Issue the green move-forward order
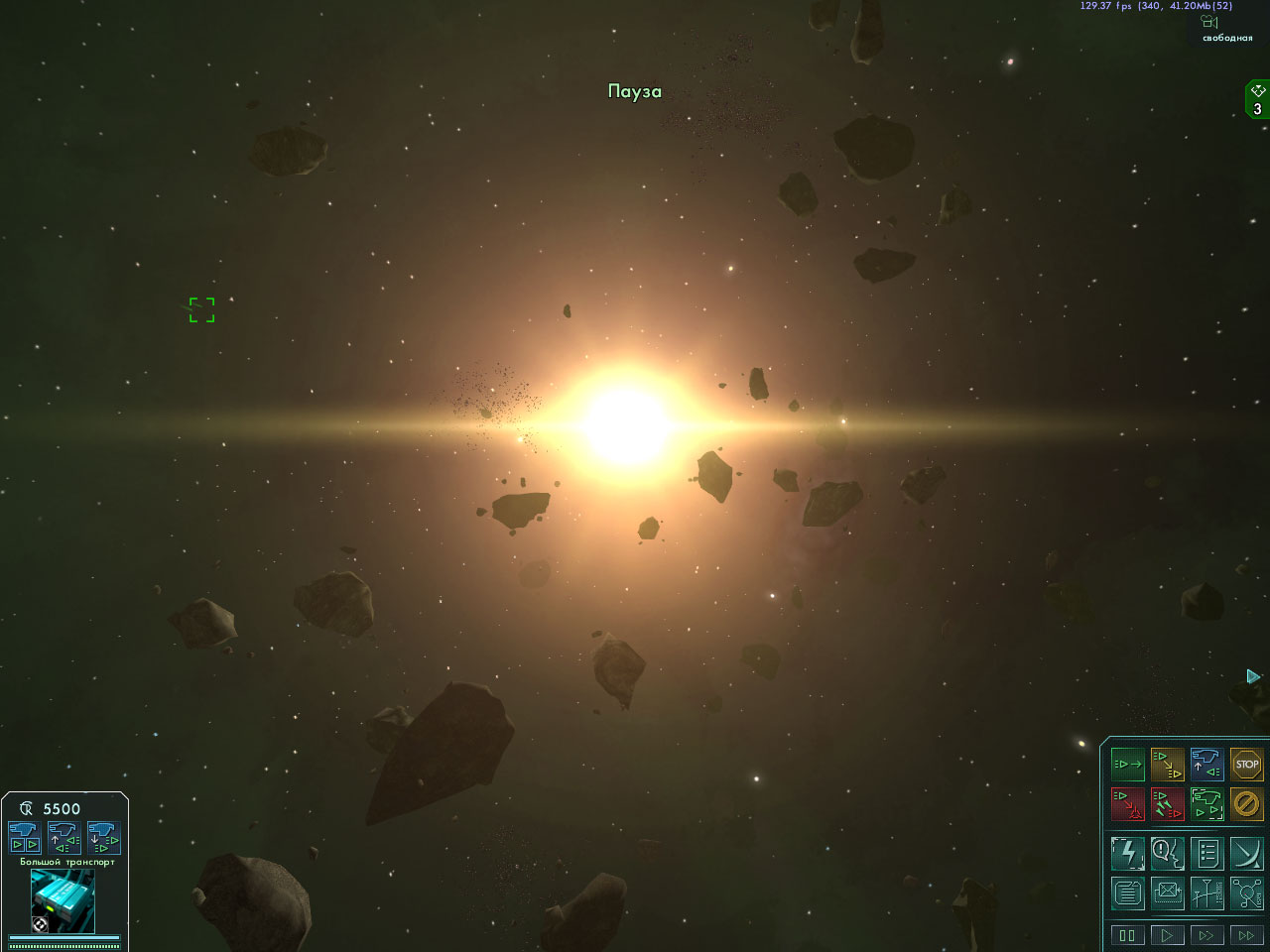 tap(1127, 765)
